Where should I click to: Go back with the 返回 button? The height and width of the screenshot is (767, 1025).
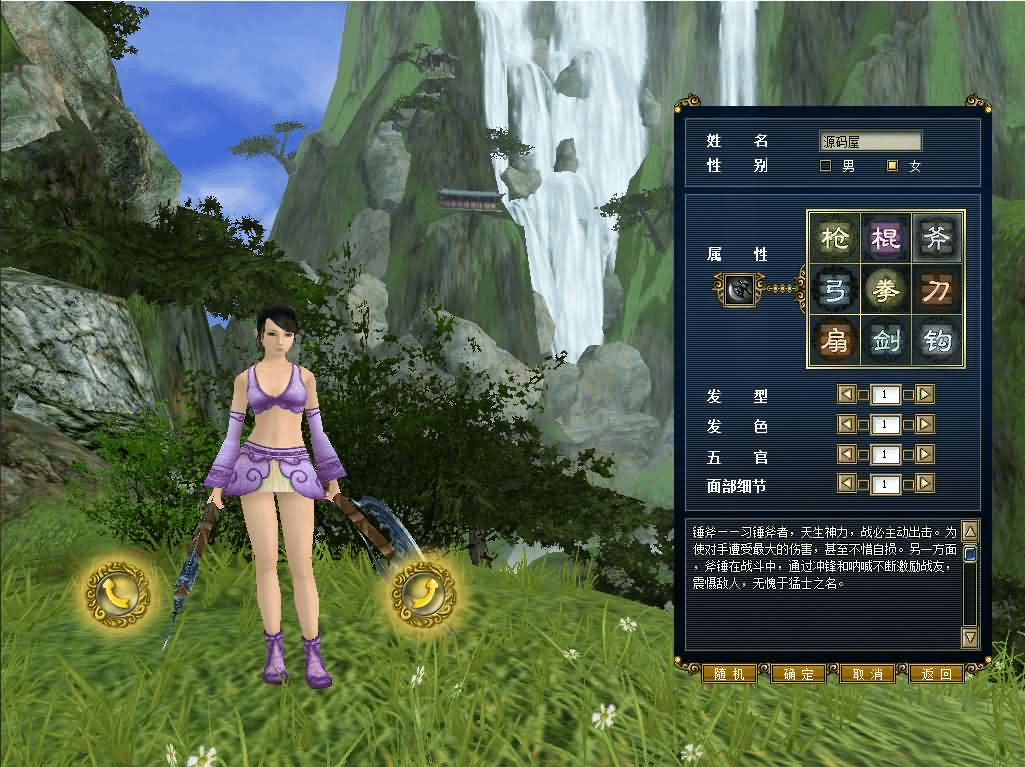click(936, 674)
